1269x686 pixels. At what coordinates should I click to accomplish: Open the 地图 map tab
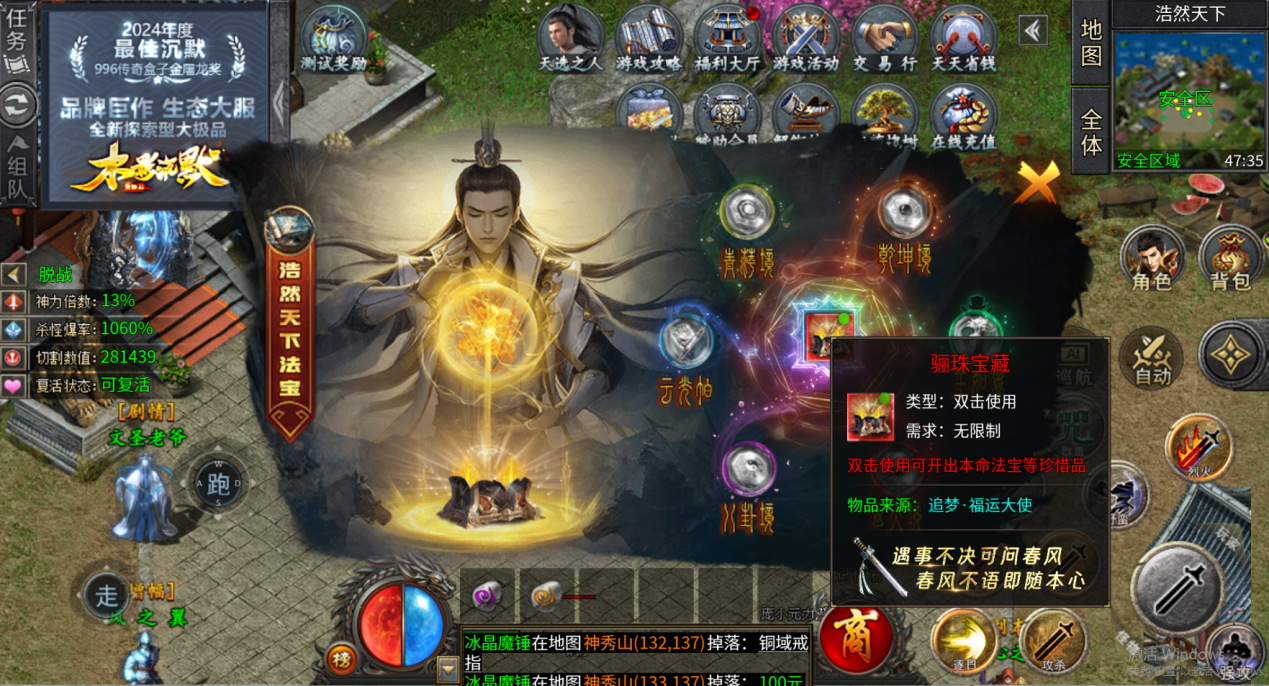click(x=1091, y=43)
